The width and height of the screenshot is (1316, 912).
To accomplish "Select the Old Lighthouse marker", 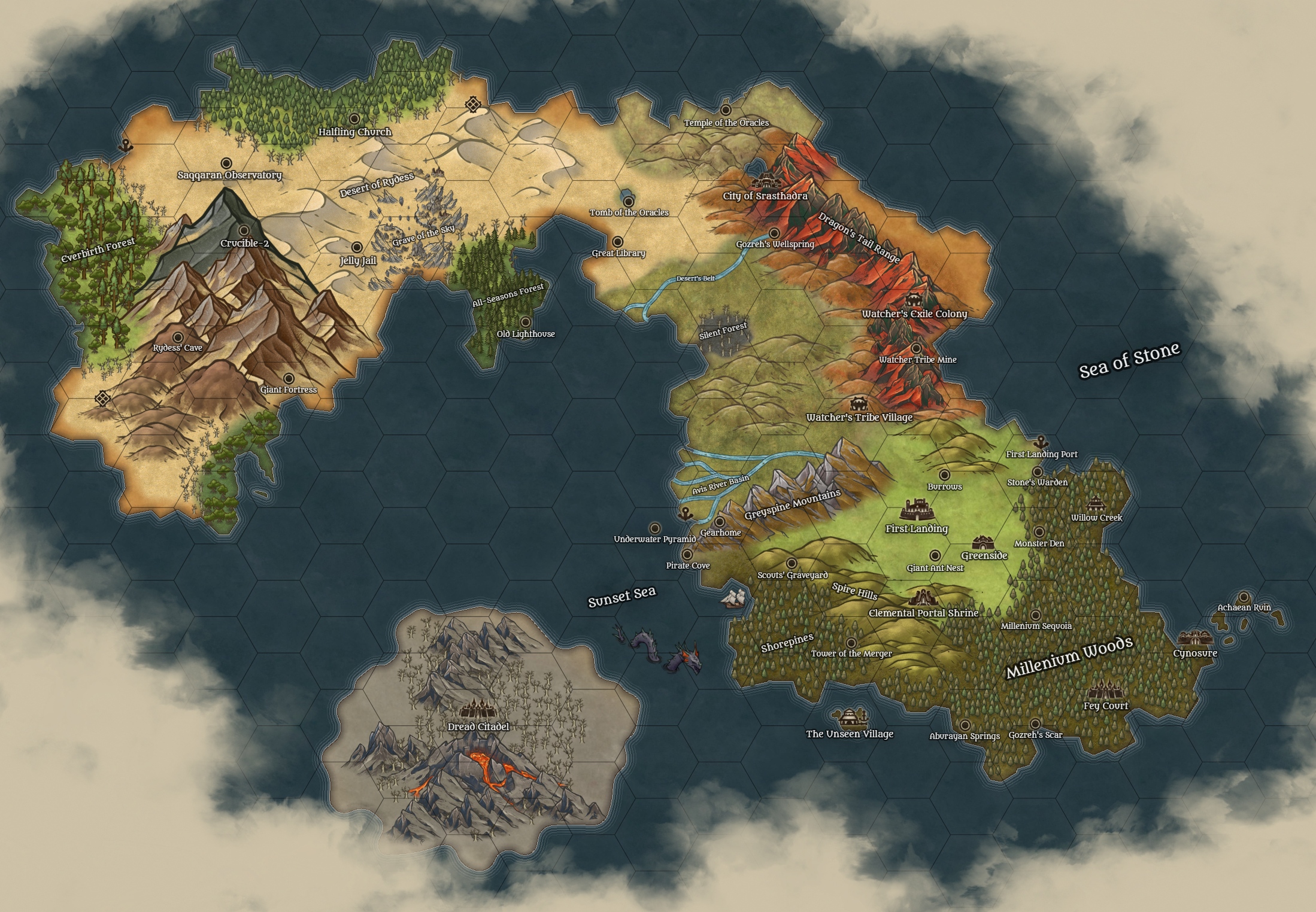I will tap(526, 322).
